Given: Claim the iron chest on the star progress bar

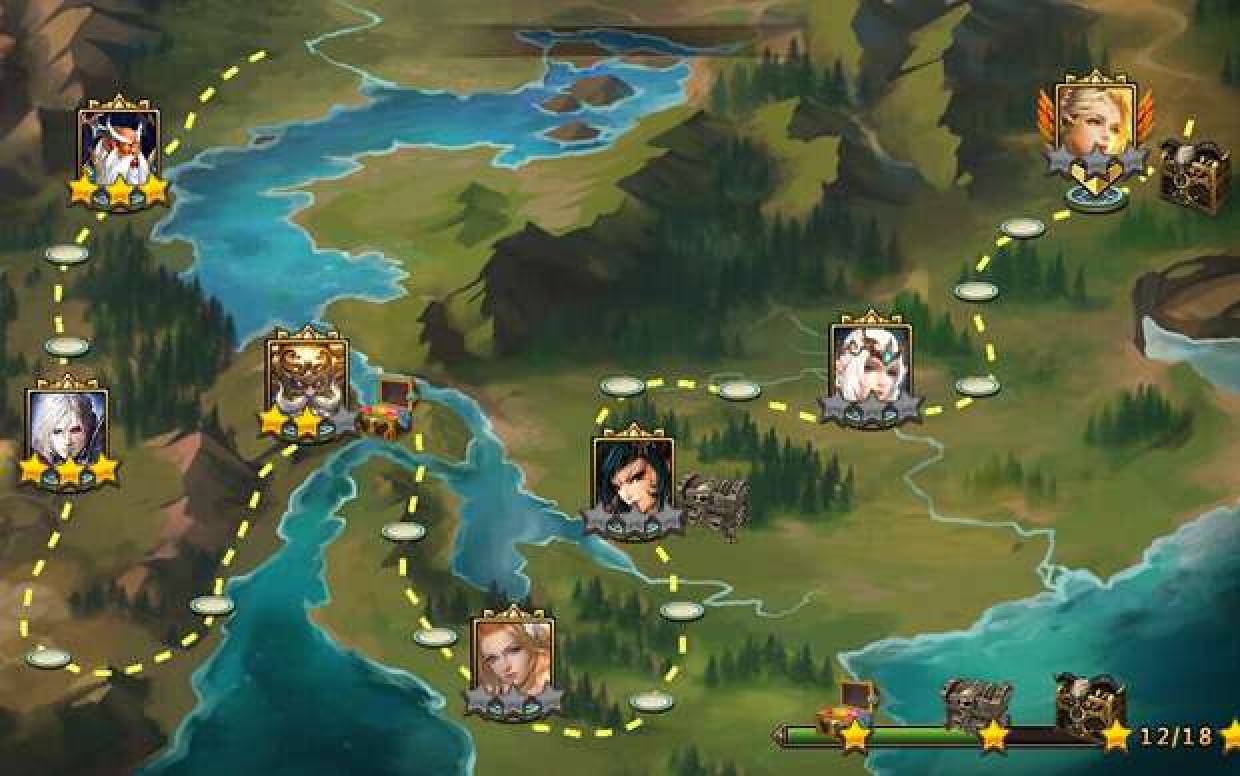Looking at the screenshot, I should (x=977, y=704).
